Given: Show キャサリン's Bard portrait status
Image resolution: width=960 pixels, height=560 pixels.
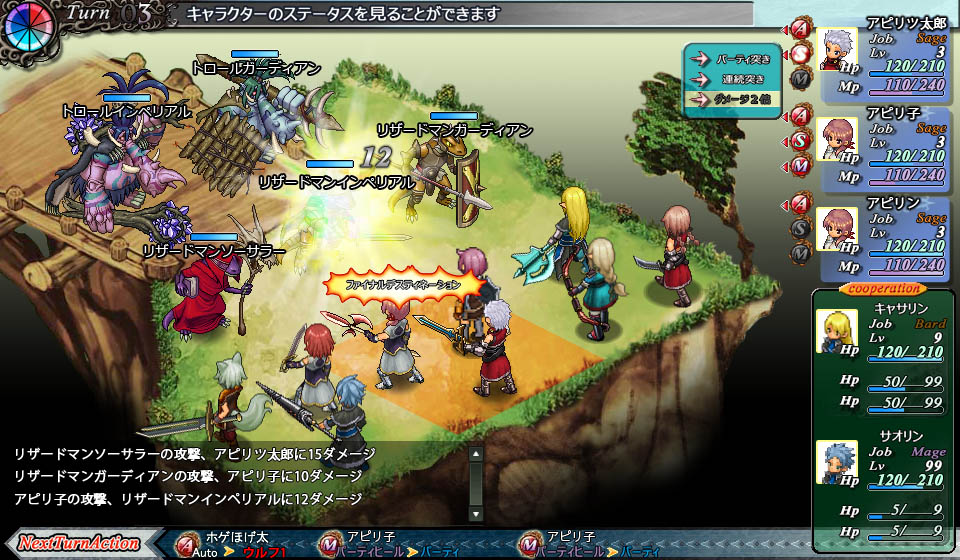Looking at the screenshot, I should [835, 331].
